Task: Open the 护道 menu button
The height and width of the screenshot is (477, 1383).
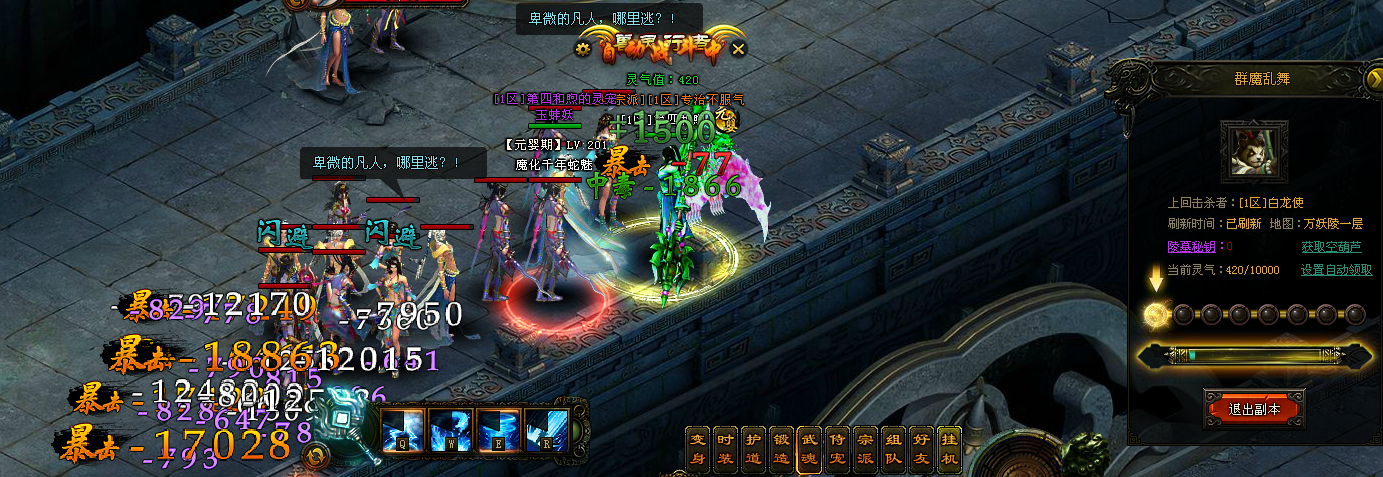Action: click(754, 449)
